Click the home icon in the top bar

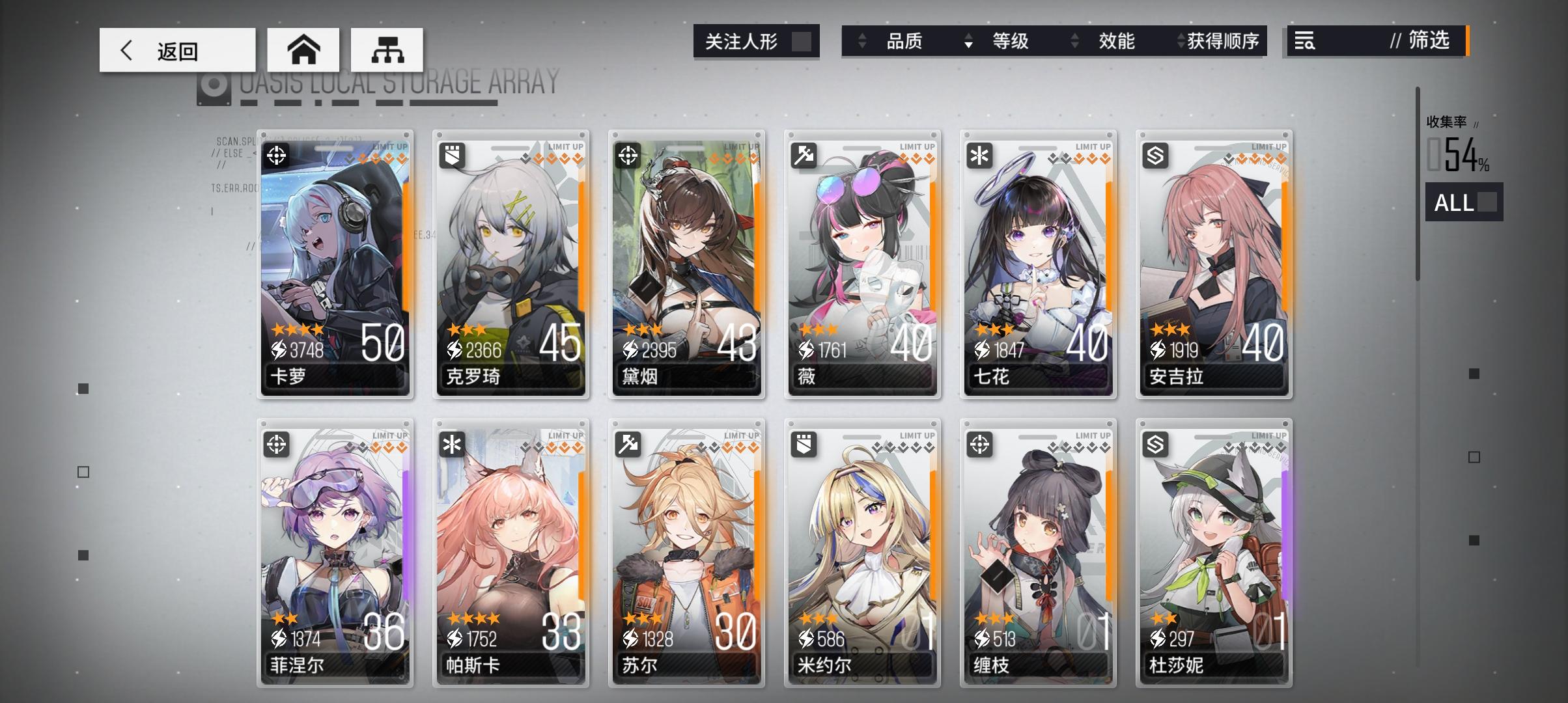click(303, 49)
